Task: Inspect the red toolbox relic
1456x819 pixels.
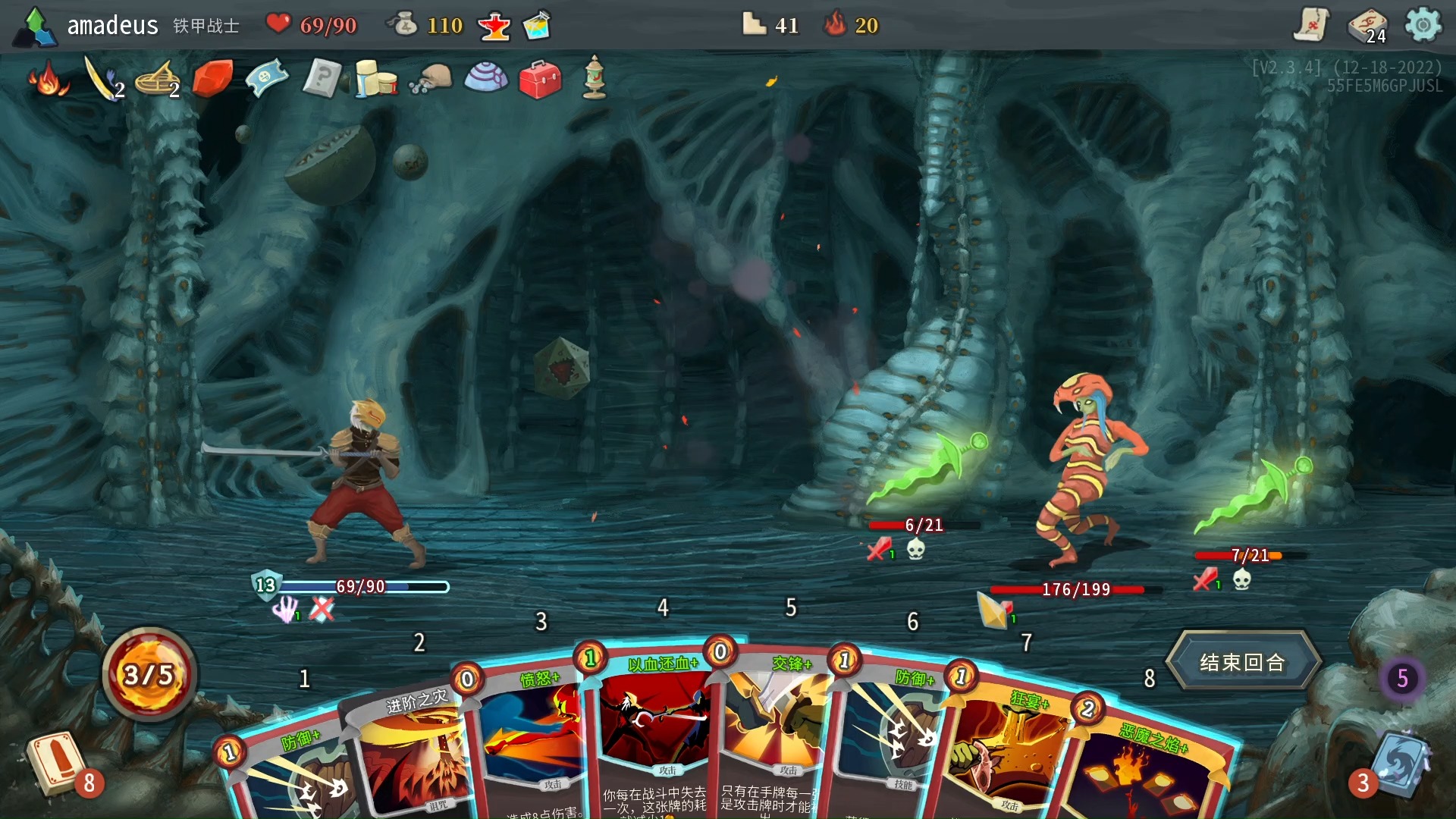Action: [x=540, y=79]
